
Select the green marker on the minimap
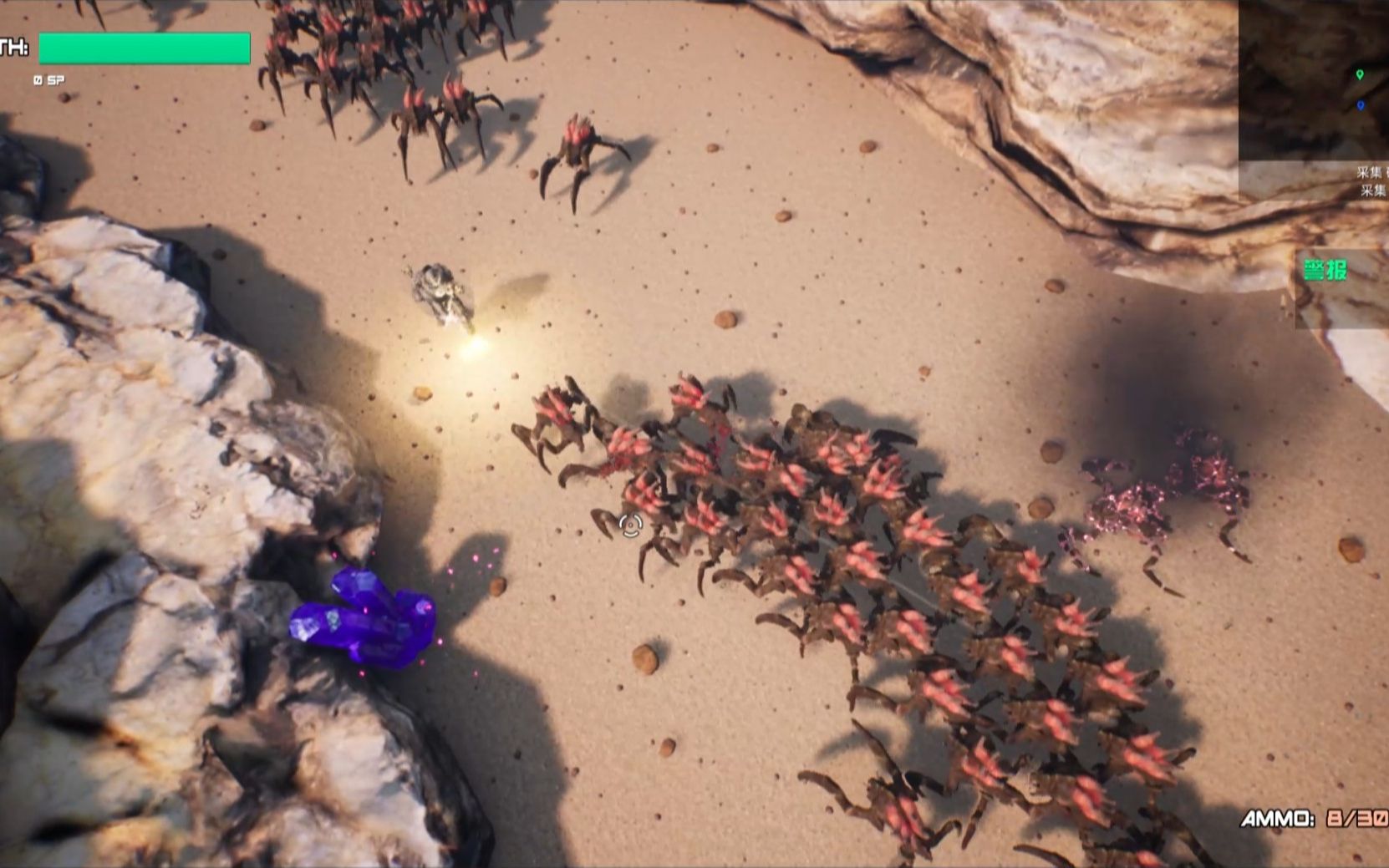pos(1360,75)
